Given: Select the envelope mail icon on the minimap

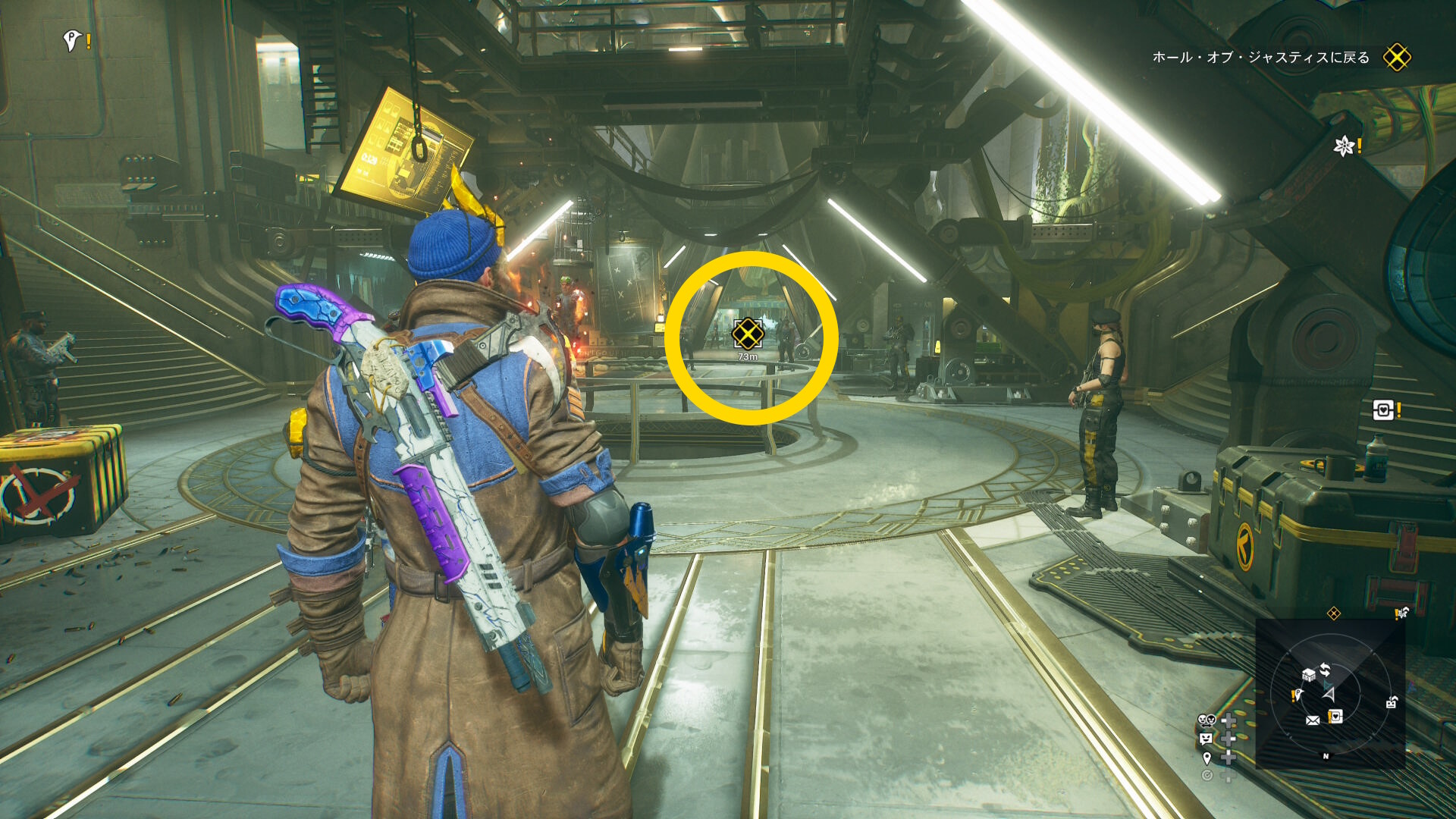Looking at the screenshot, I should [1313, 720].
